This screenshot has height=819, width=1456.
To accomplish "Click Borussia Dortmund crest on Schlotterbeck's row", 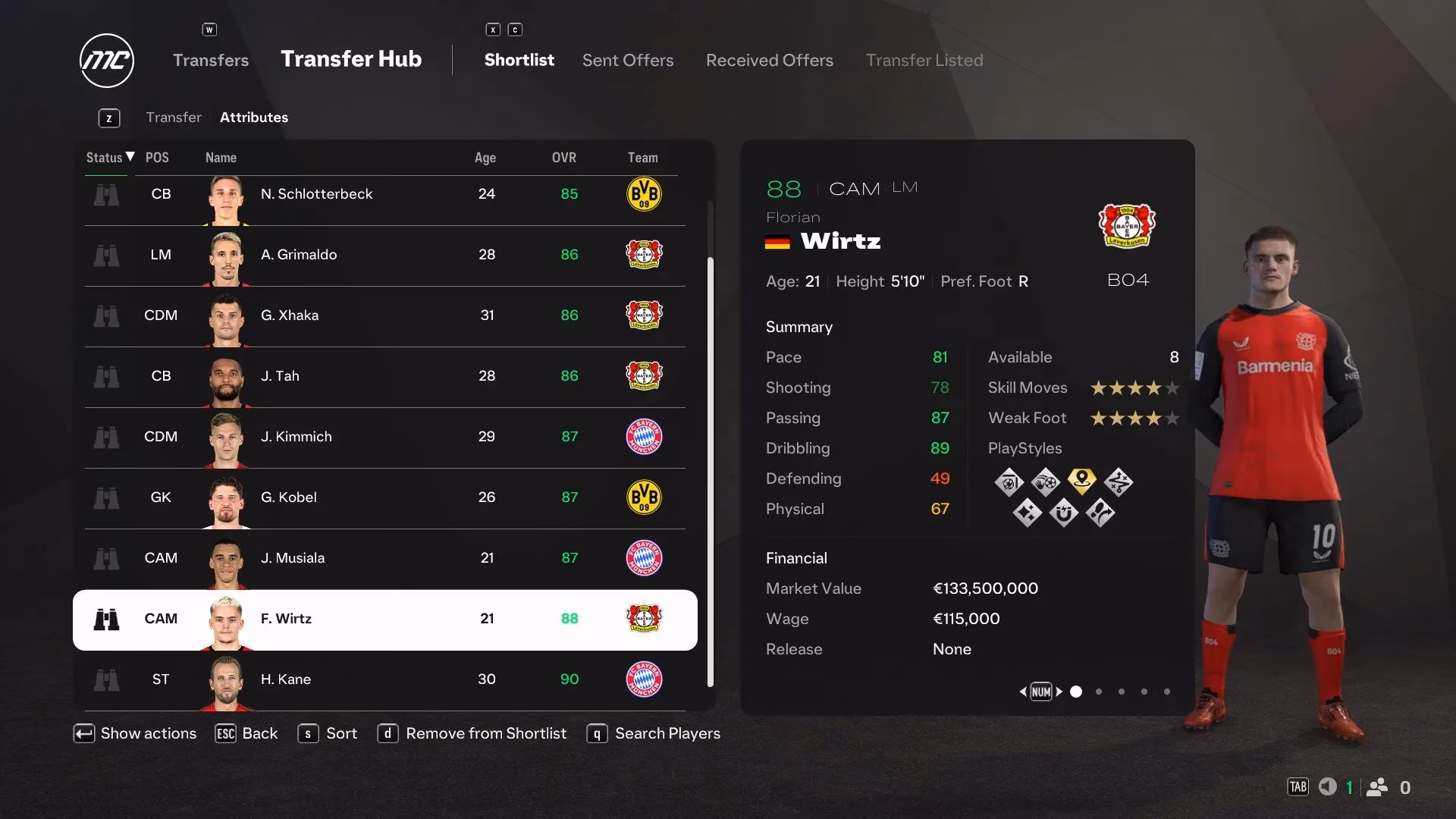I will 644,194.
